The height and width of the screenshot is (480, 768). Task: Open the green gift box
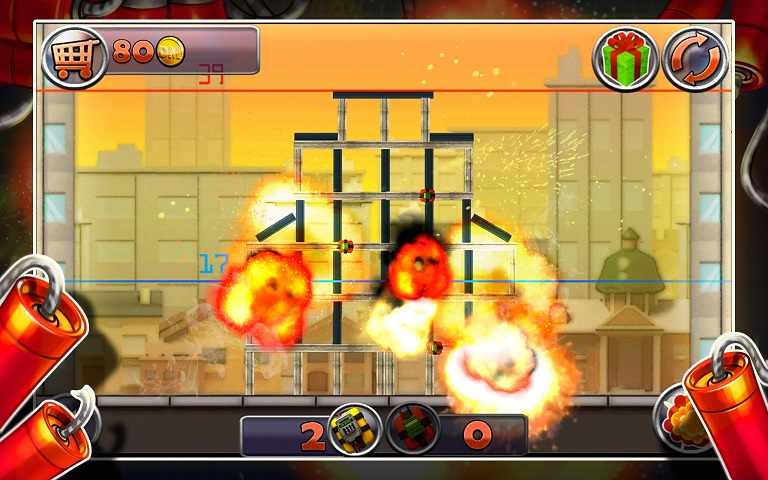pyautogui.click(x=625, y=58)
